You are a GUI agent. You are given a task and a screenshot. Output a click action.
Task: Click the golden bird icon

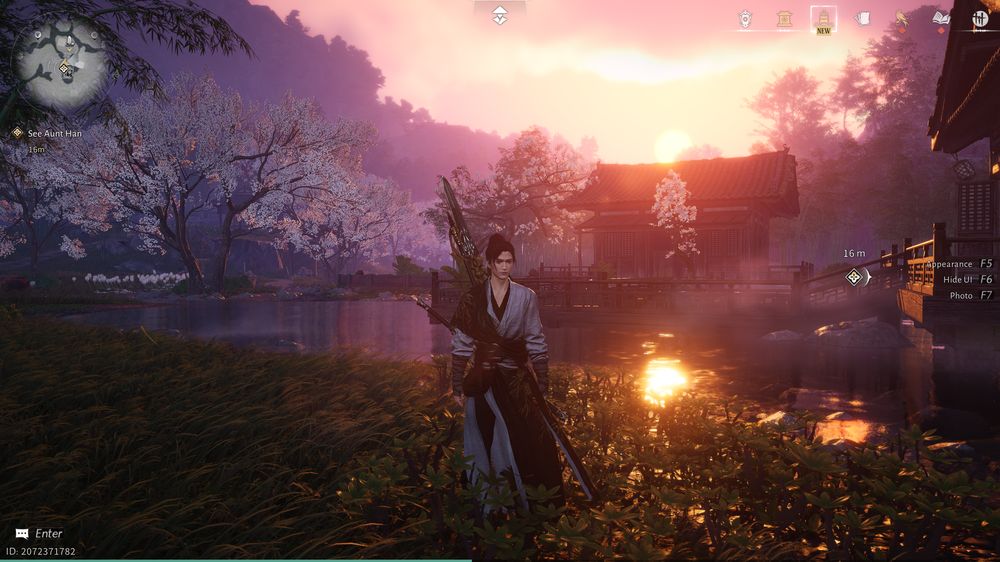coord(902,18)
